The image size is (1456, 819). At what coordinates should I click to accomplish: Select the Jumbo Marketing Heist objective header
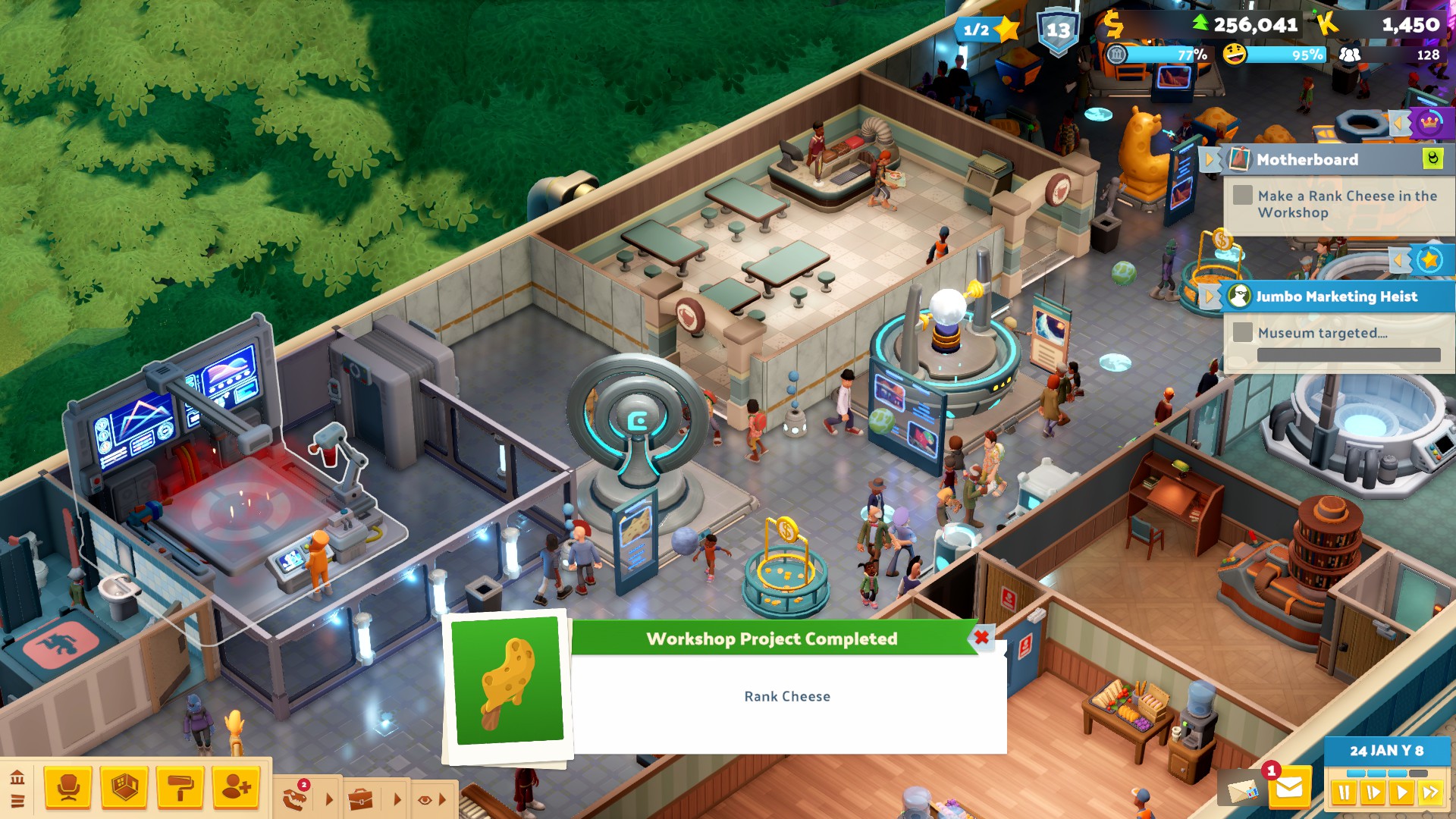1336,297
